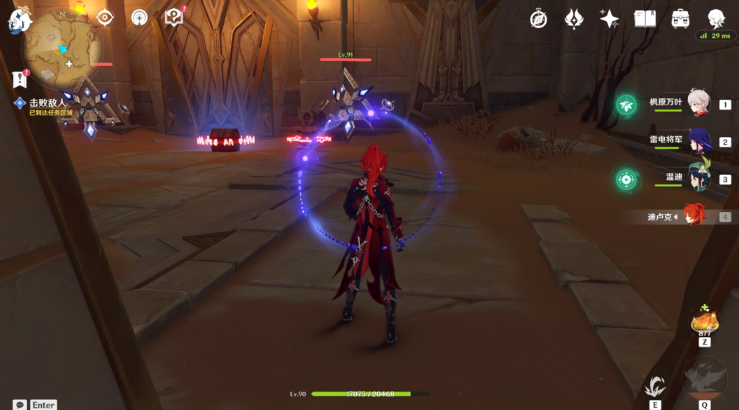Open the compass icon in top bar

[x=538, y=18]
